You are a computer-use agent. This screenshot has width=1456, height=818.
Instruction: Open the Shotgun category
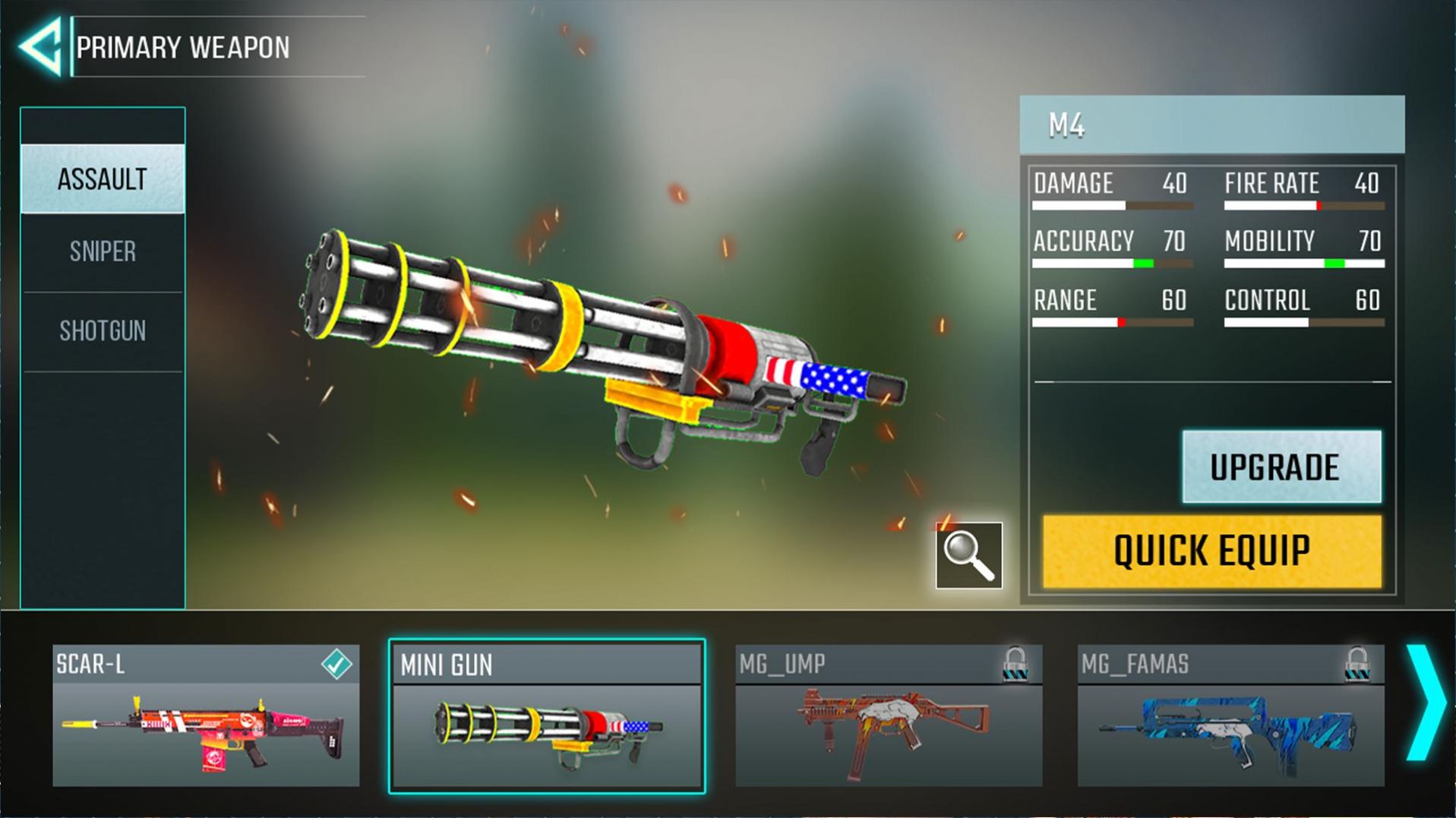tap(103, 331)
